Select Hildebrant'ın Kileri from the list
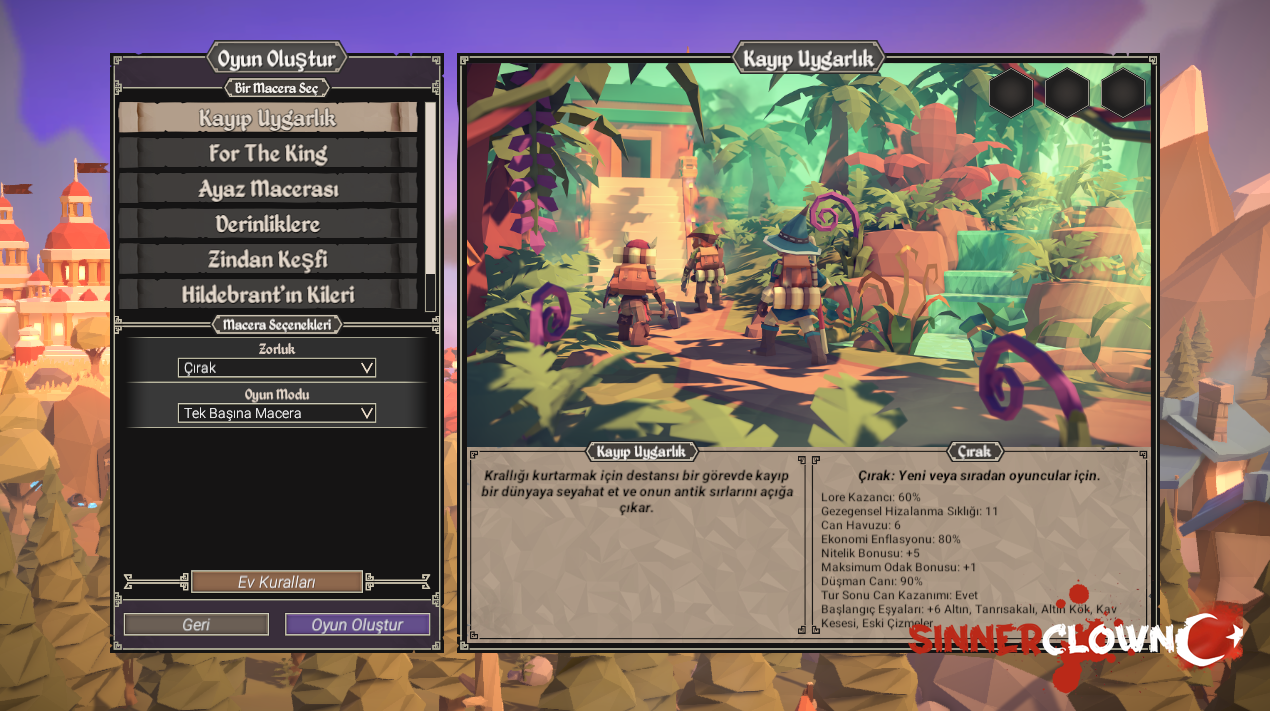The width and height of the screenshot is (1270, 711). [x=267, y=295]
